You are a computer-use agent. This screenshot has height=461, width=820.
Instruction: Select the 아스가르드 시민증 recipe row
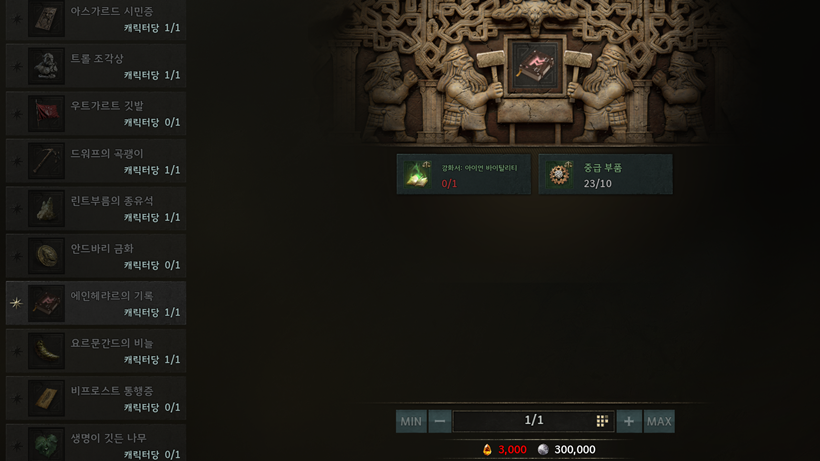click(96, 20)
